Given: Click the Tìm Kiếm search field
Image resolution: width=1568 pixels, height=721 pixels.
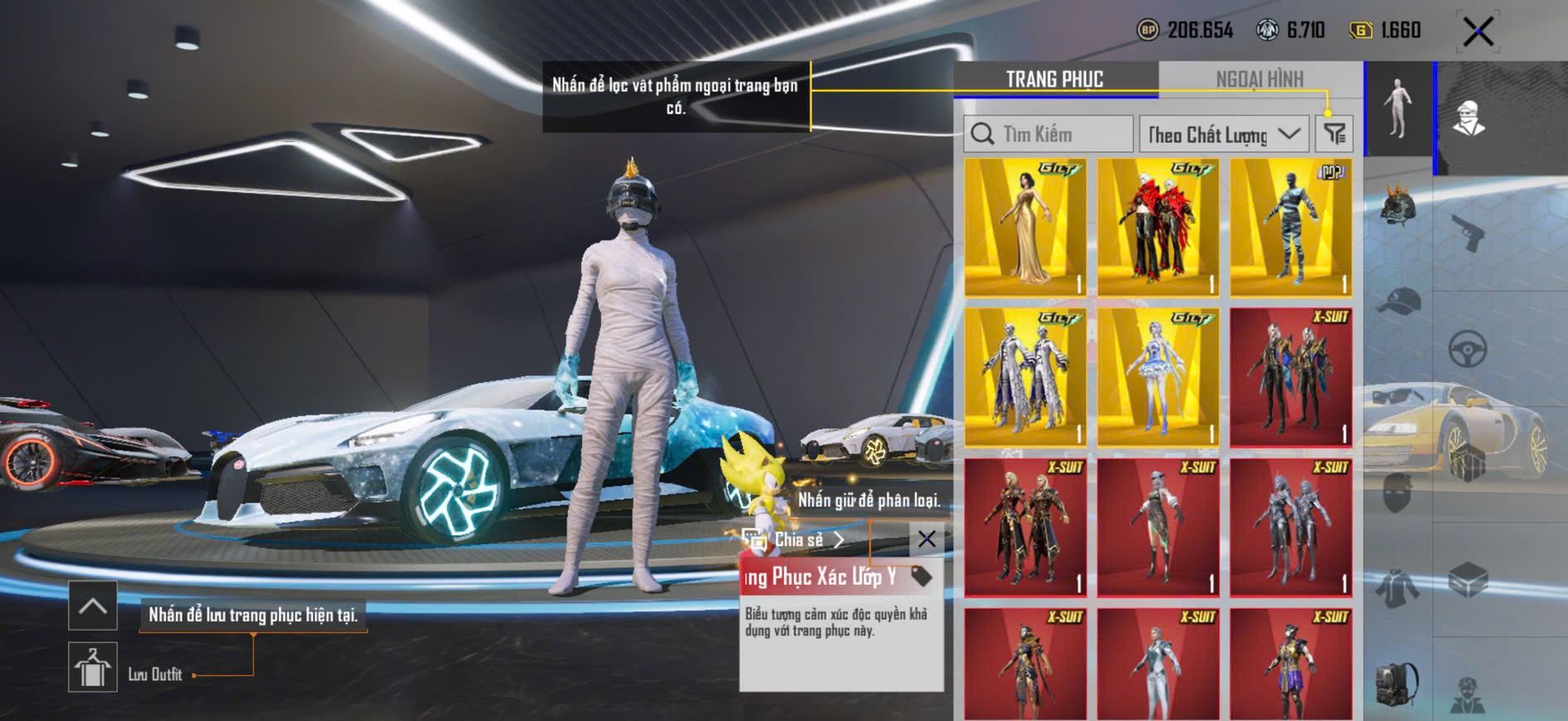Looking at the screenshot, I should click(x=1048, y=134).
